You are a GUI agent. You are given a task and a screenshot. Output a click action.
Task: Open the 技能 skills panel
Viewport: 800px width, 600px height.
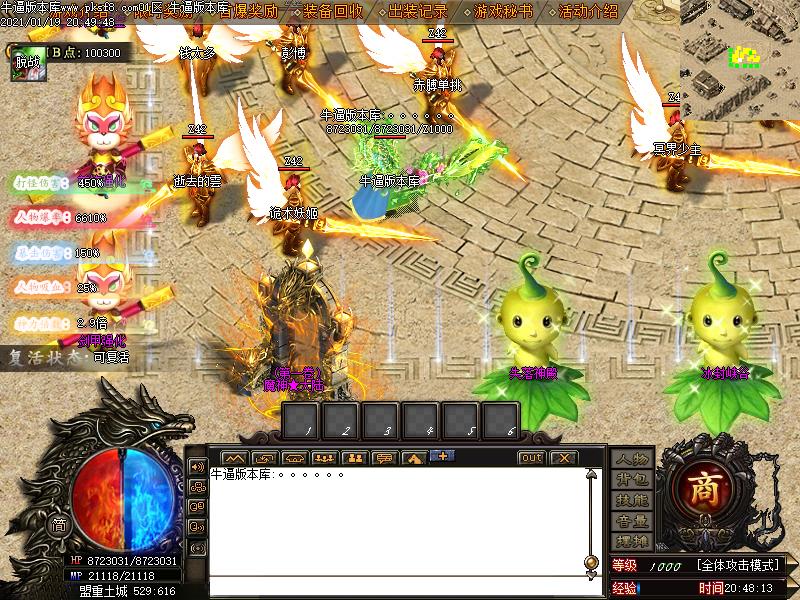pos(631,500)
